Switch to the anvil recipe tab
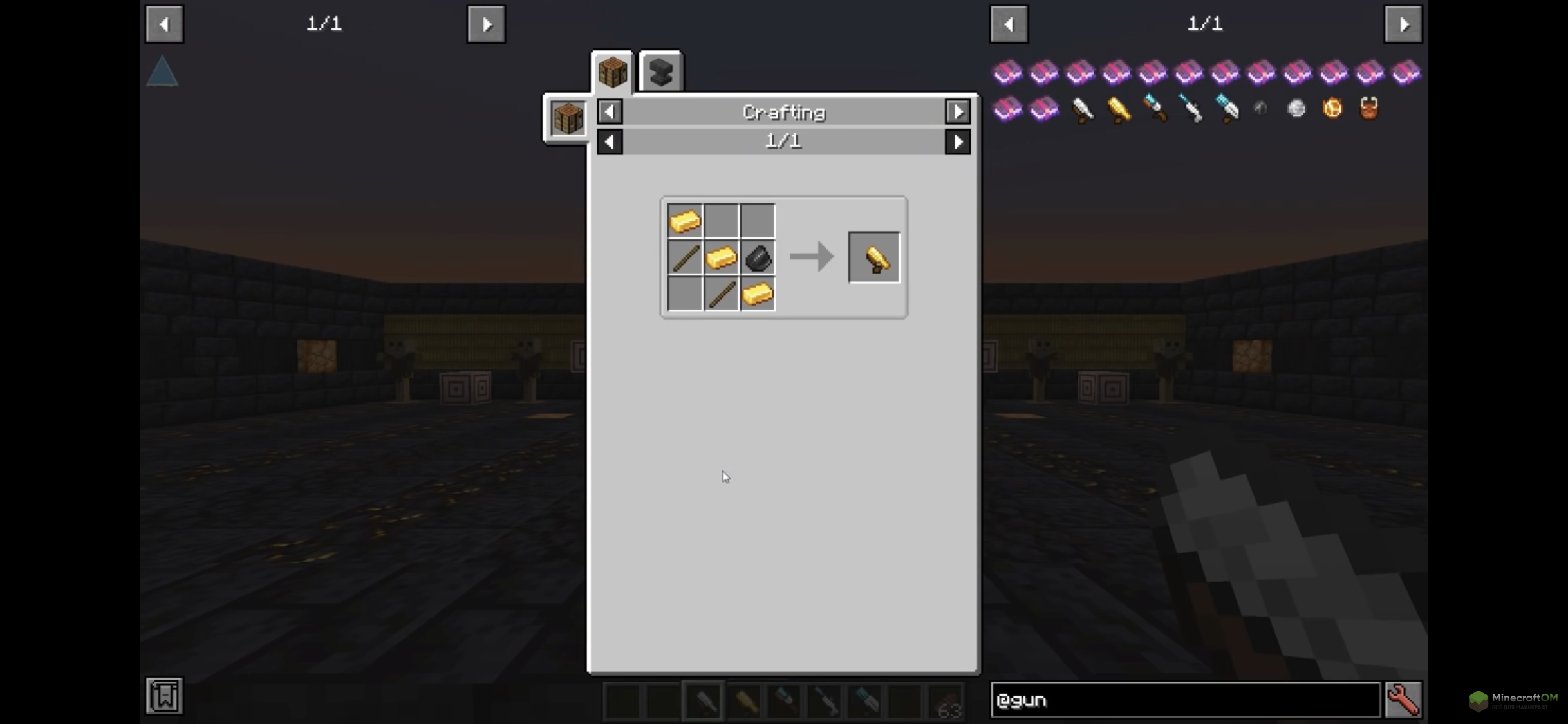This screenshot has height=724, width=1568. pyautogui.click(x=661, y=72)
